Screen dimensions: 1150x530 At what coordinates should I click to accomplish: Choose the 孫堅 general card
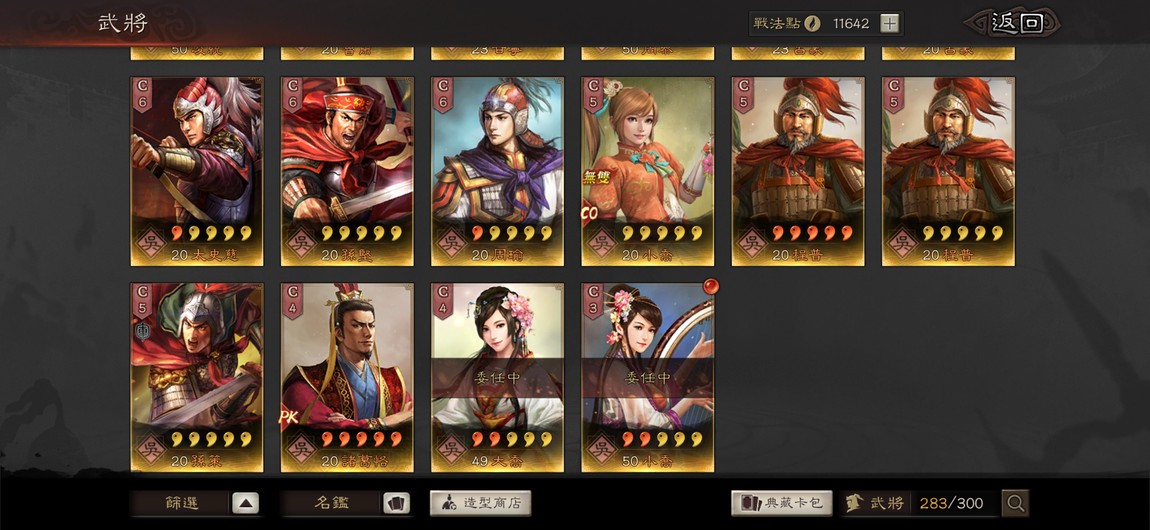click(x=347, y=171)
